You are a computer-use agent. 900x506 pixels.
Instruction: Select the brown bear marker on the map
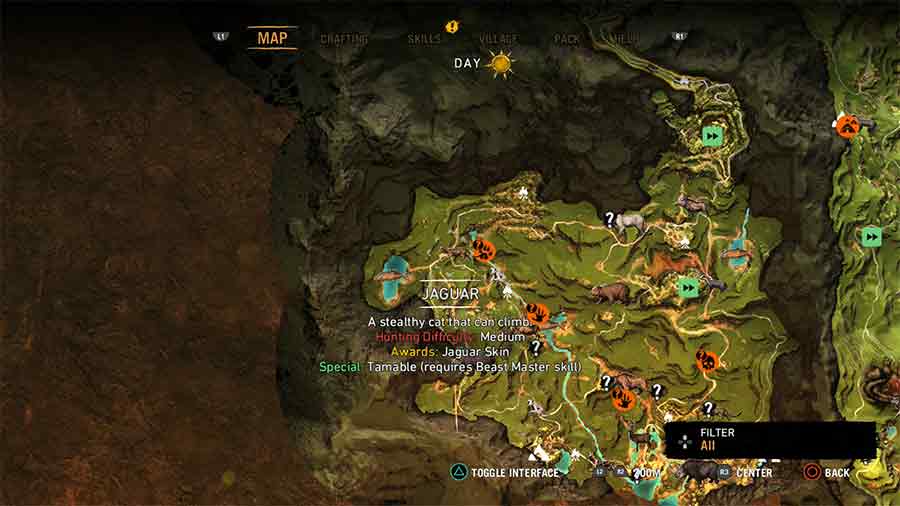pyautogui.click(x=610, y=292)
